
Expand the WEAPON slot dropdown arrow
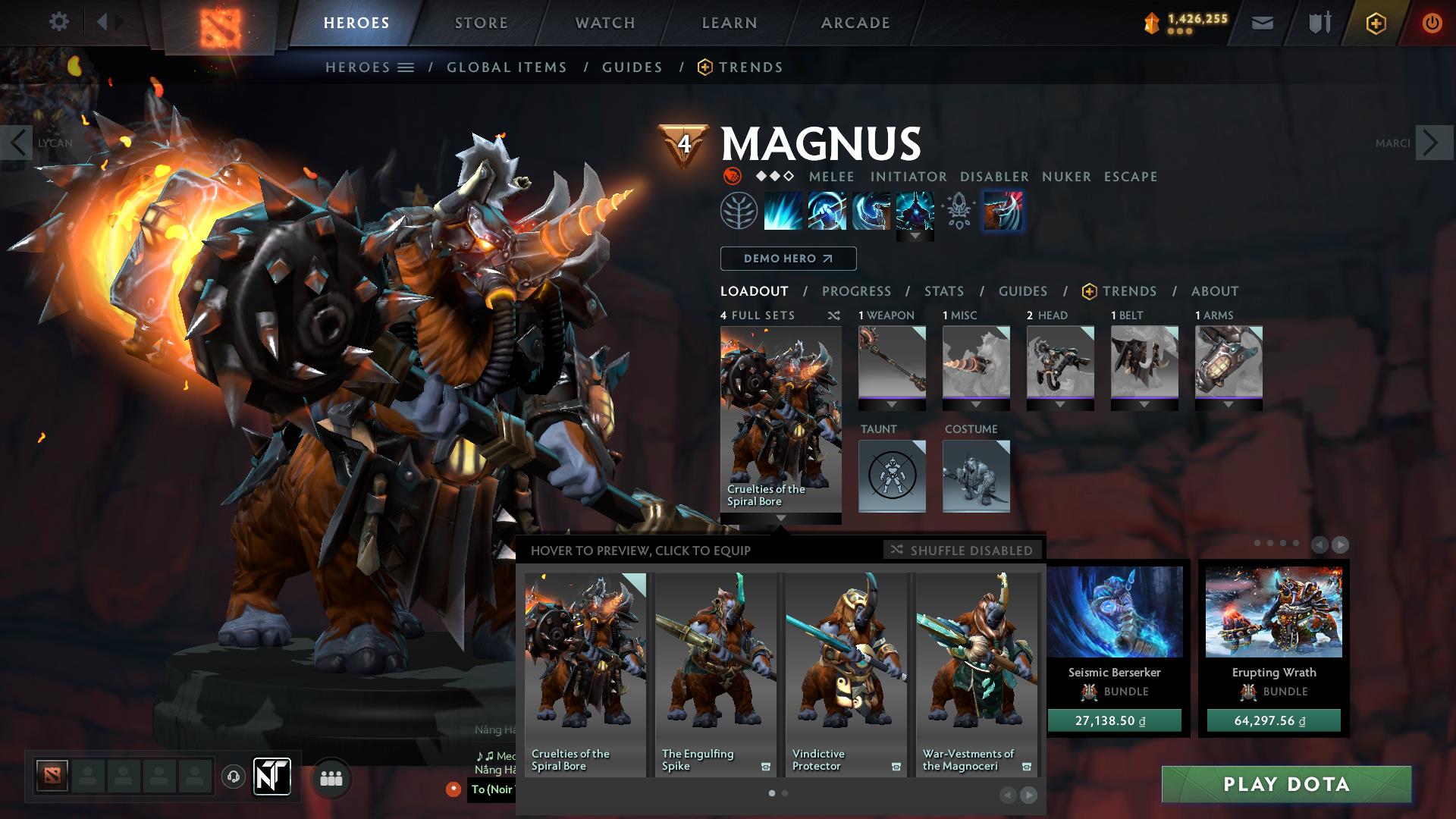892,405
